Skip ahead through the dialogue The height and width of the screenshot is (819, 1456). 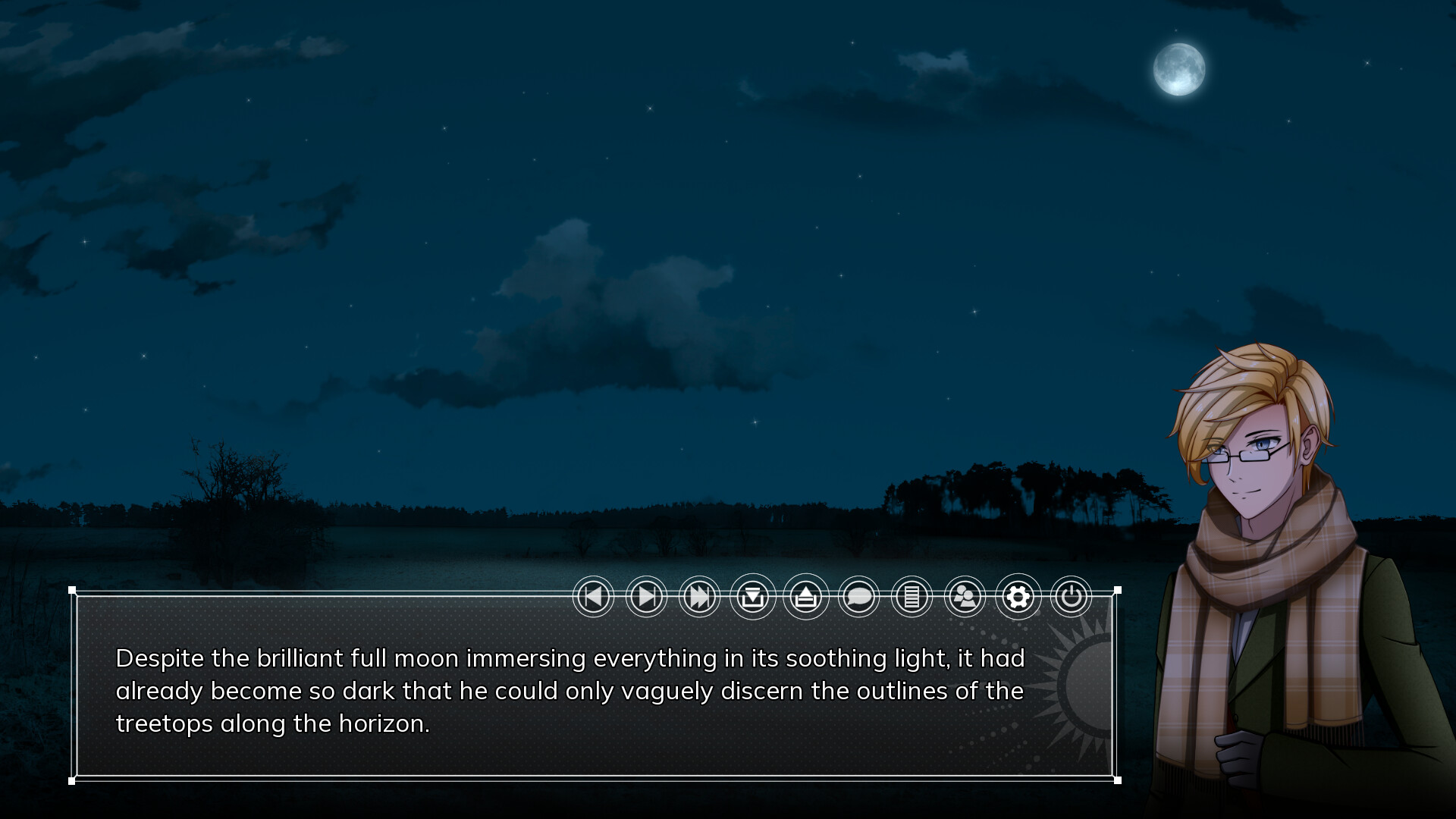pyautogui.click(x=699, y=597)
